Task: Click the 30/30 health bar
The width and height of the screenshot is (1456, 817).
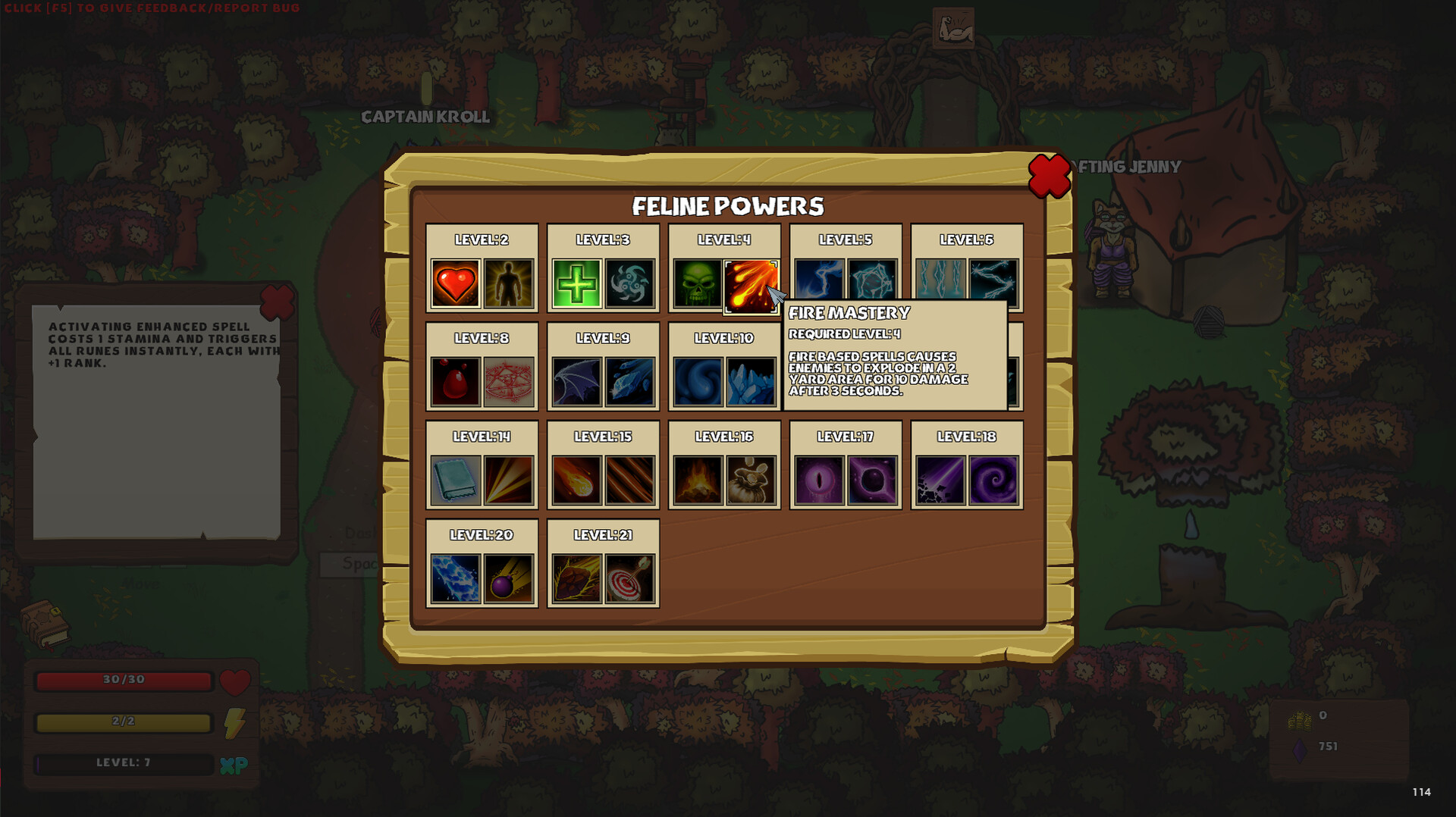Action: point(124,681)
